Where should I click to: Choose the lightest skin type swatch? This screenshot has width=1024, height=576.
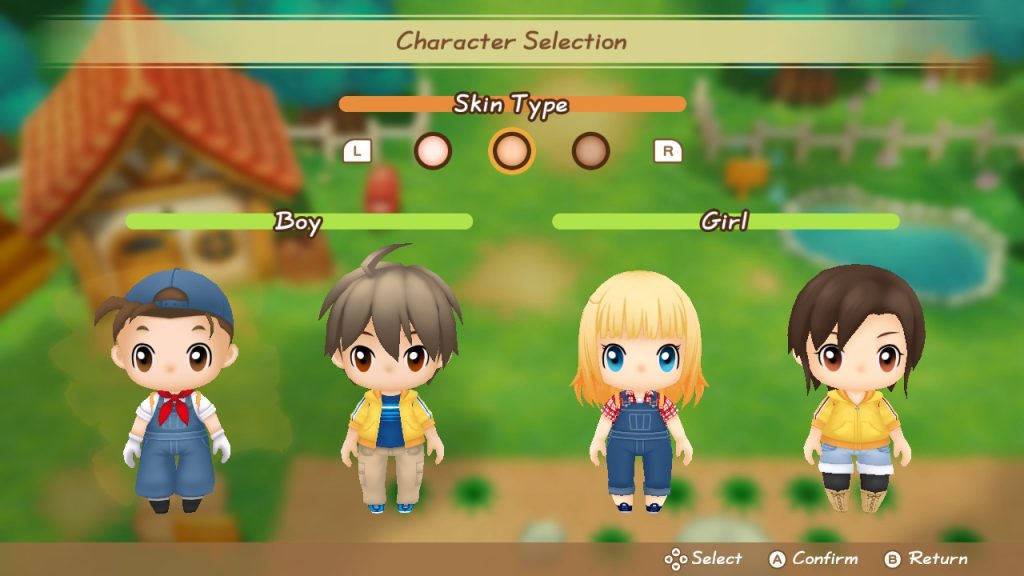tap(433, 151)
